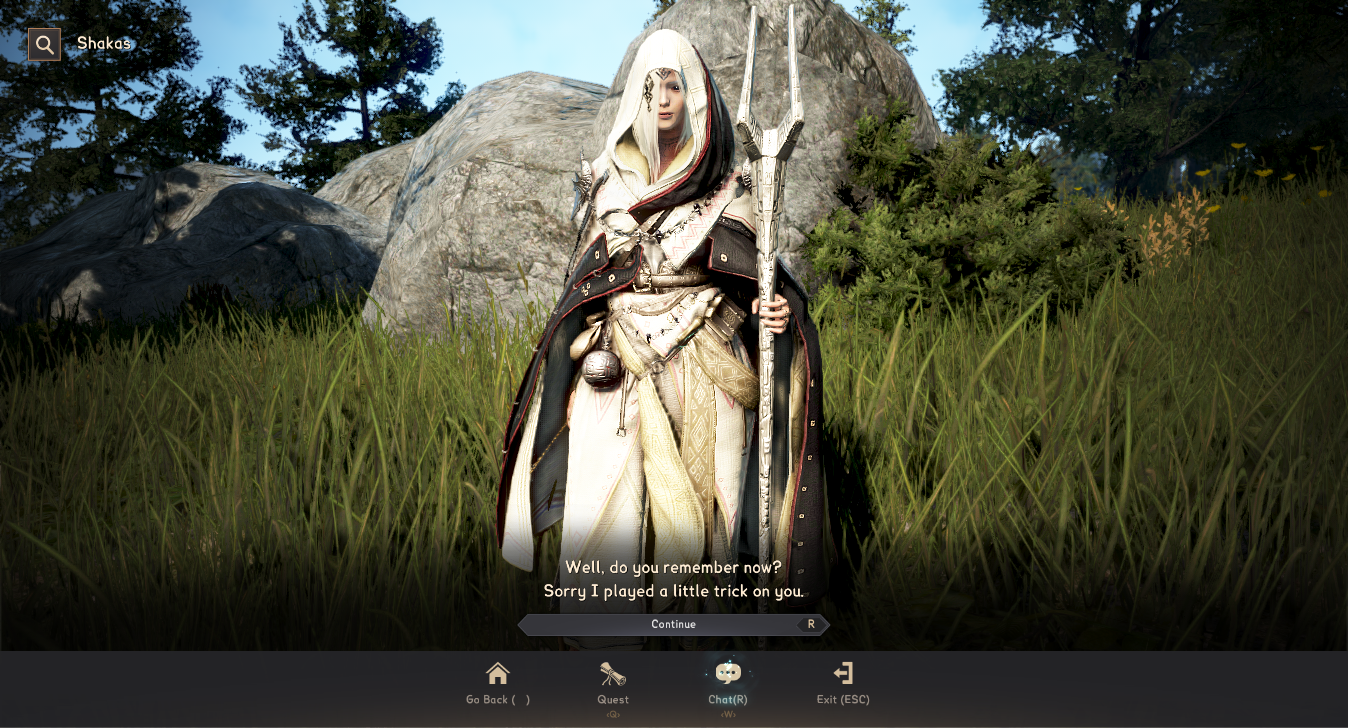The image size is (1348, 728).
Task: Click the Go Back ( ) option
Action: tap(498, 699)
